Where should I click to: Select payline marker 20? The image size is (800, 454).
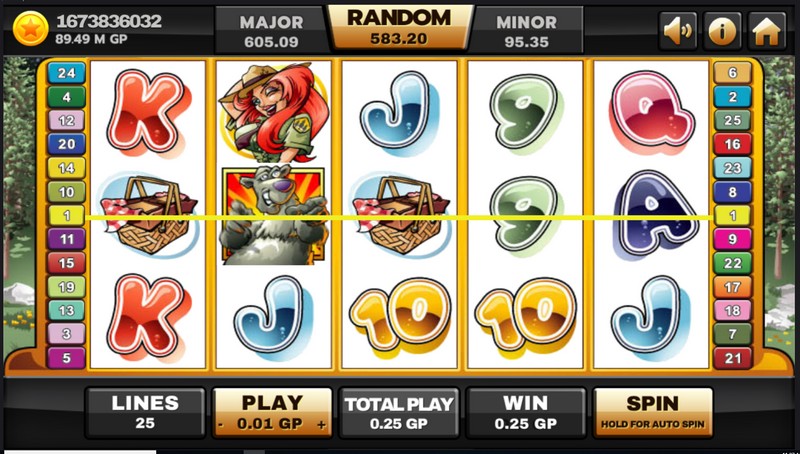[67, 144]
